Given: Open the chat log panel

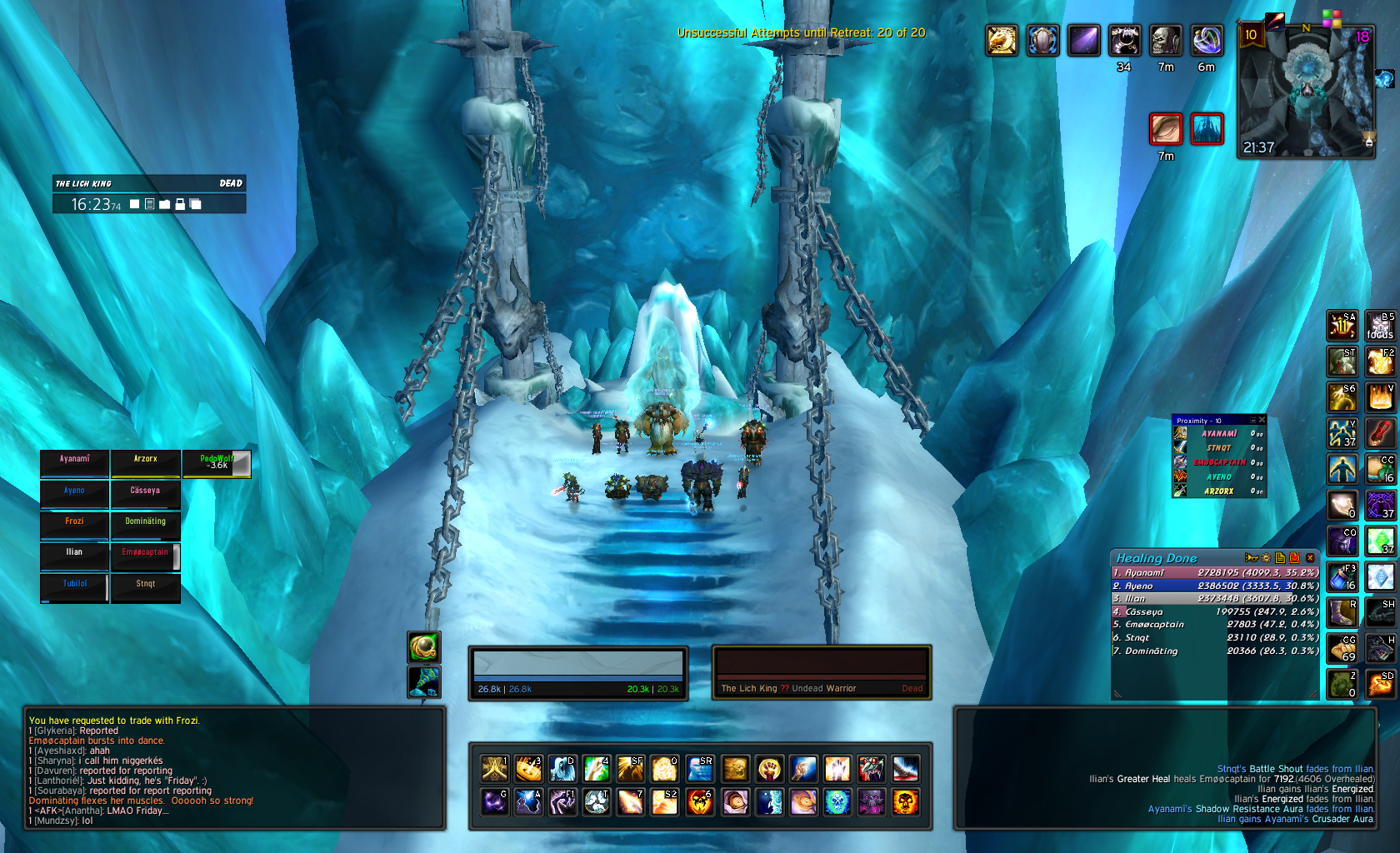Looking at the screenshot, I should pyautogui.click(x=233, y=766).
